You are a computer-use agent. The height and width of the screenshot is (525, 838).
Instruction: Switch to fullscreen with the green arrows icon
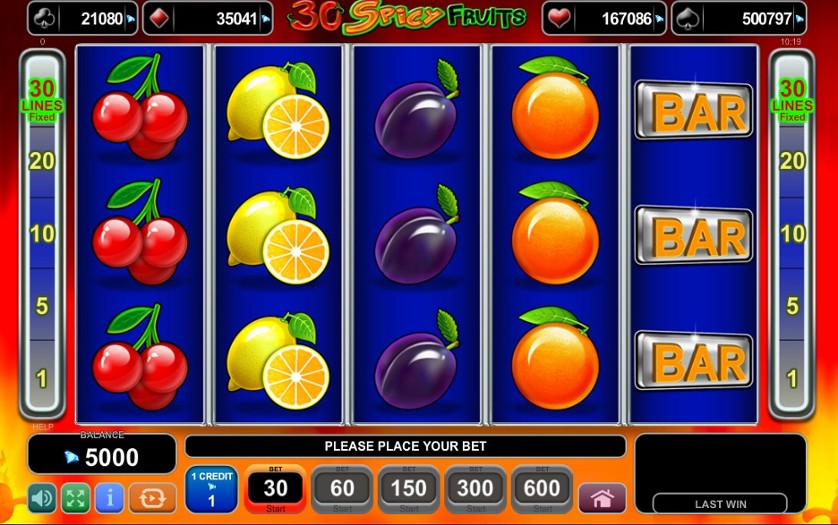pyautogui.click(x=76, y=498)
